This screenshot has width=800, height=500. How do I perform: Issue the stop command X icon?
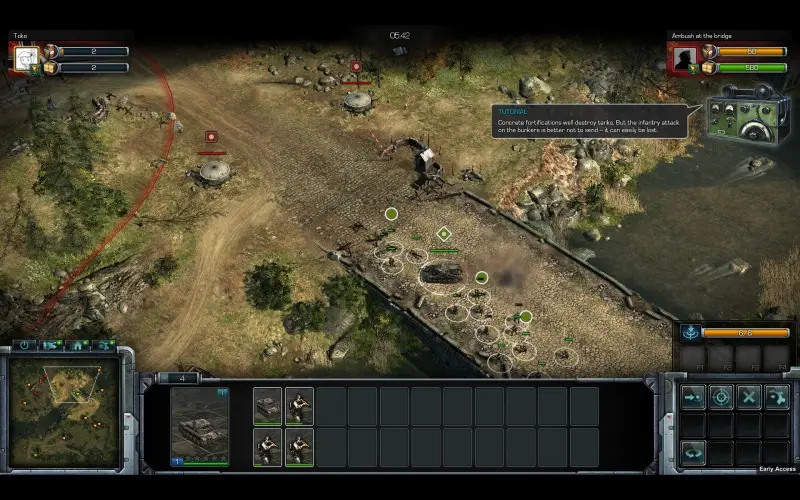(x=749, y=397)
